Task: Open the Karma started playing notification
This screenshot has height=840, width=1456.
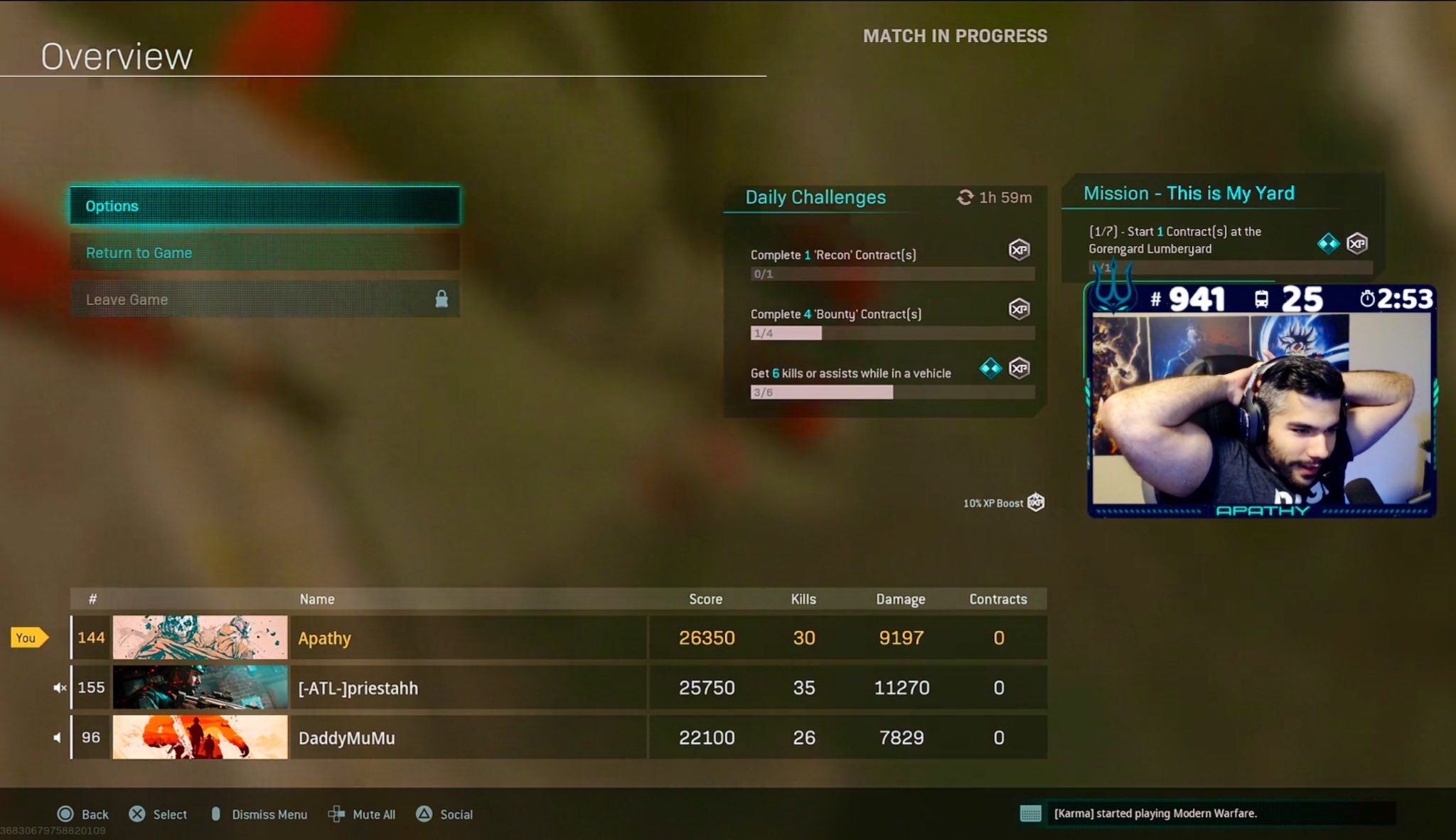Action: [1155, 814]
